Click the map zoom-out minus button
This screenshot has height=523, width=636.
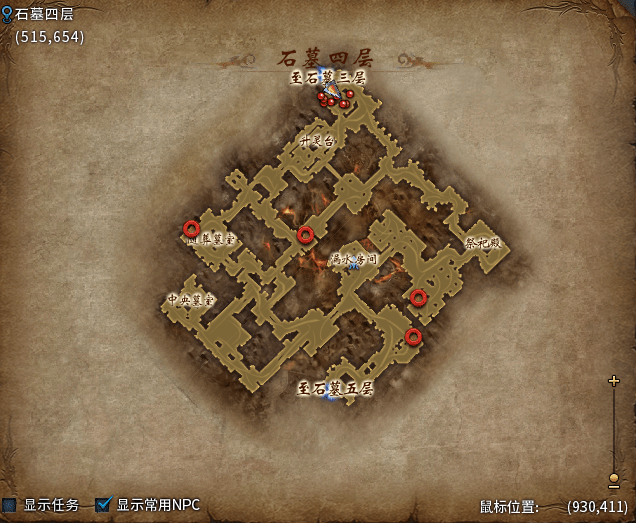(x=614, y=492)
